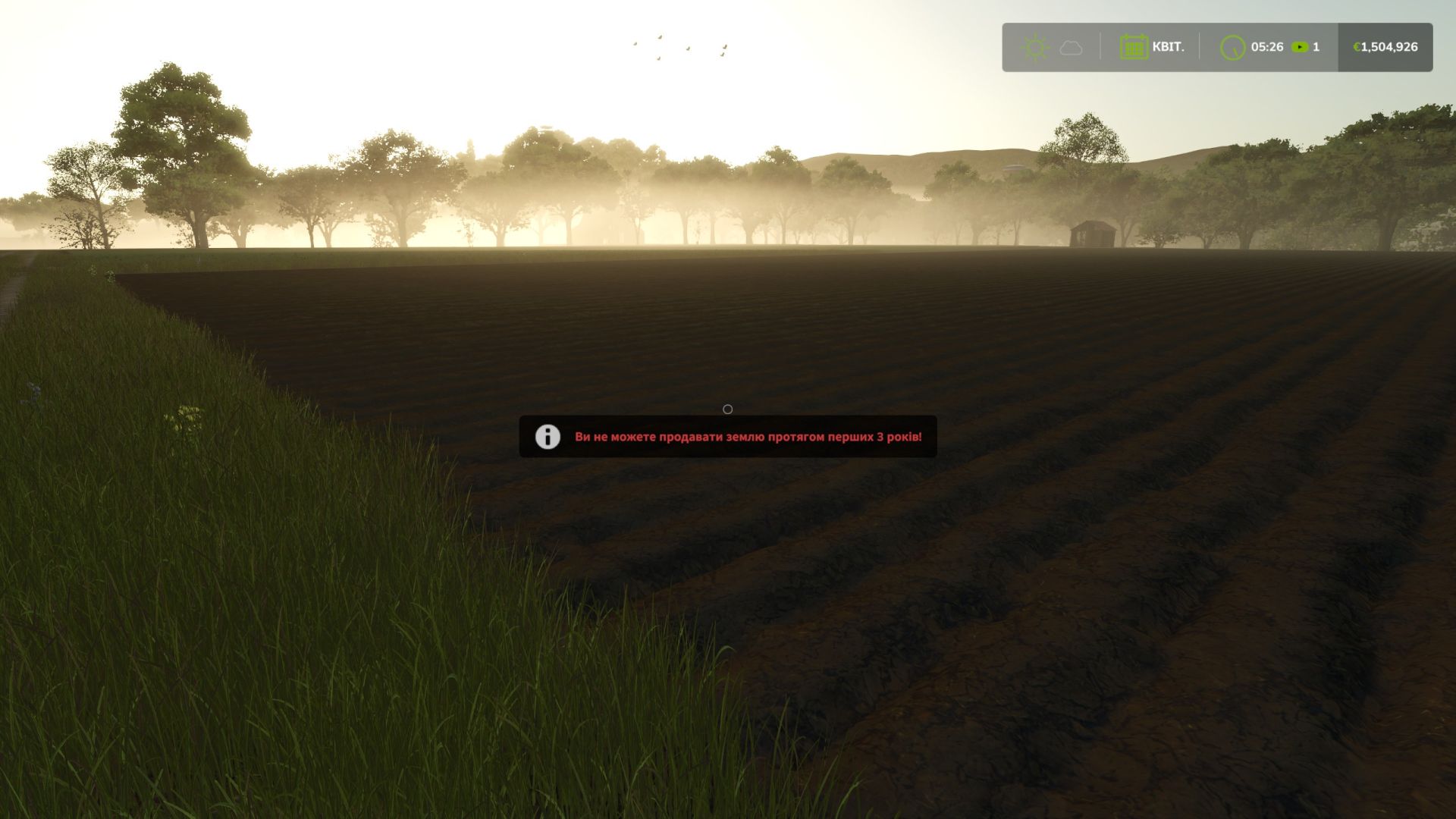The width and height of the screenshot is (1456, 819).
Task: Toggle the game speed multiplier showing 1
Action: pos(1316,46)
